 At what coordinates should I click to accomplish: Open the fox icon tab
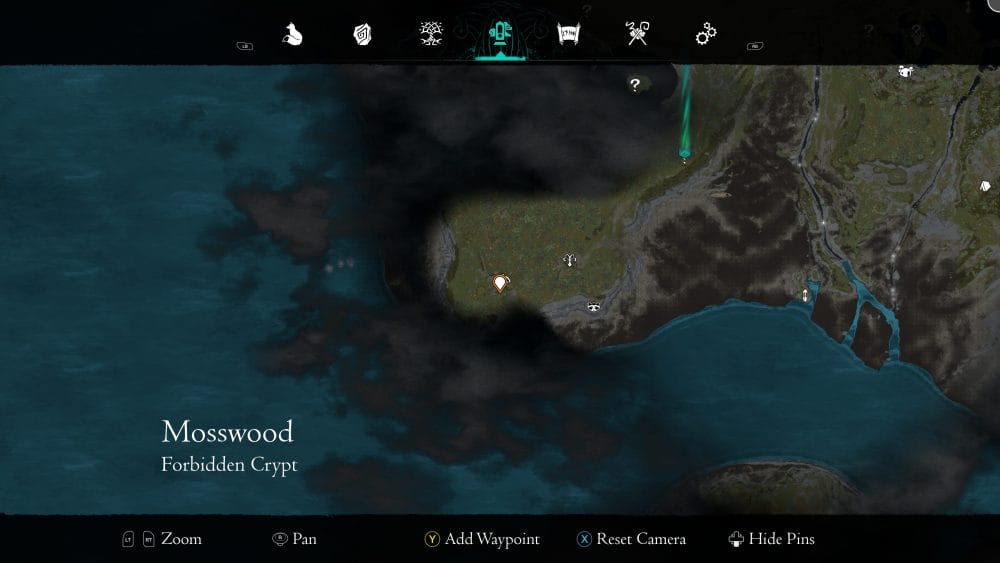point(292,35)
